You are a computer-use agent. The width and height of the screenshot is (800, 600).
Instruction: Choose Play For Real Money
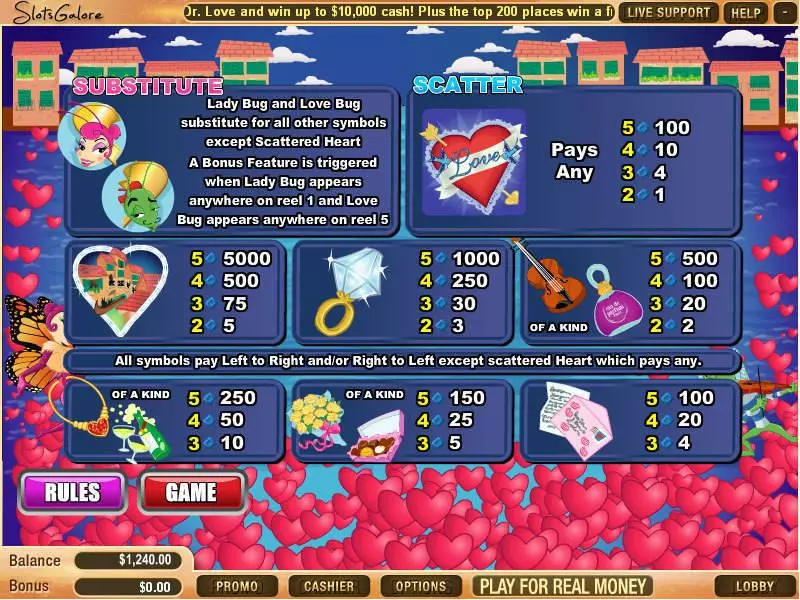pos(563,586)
